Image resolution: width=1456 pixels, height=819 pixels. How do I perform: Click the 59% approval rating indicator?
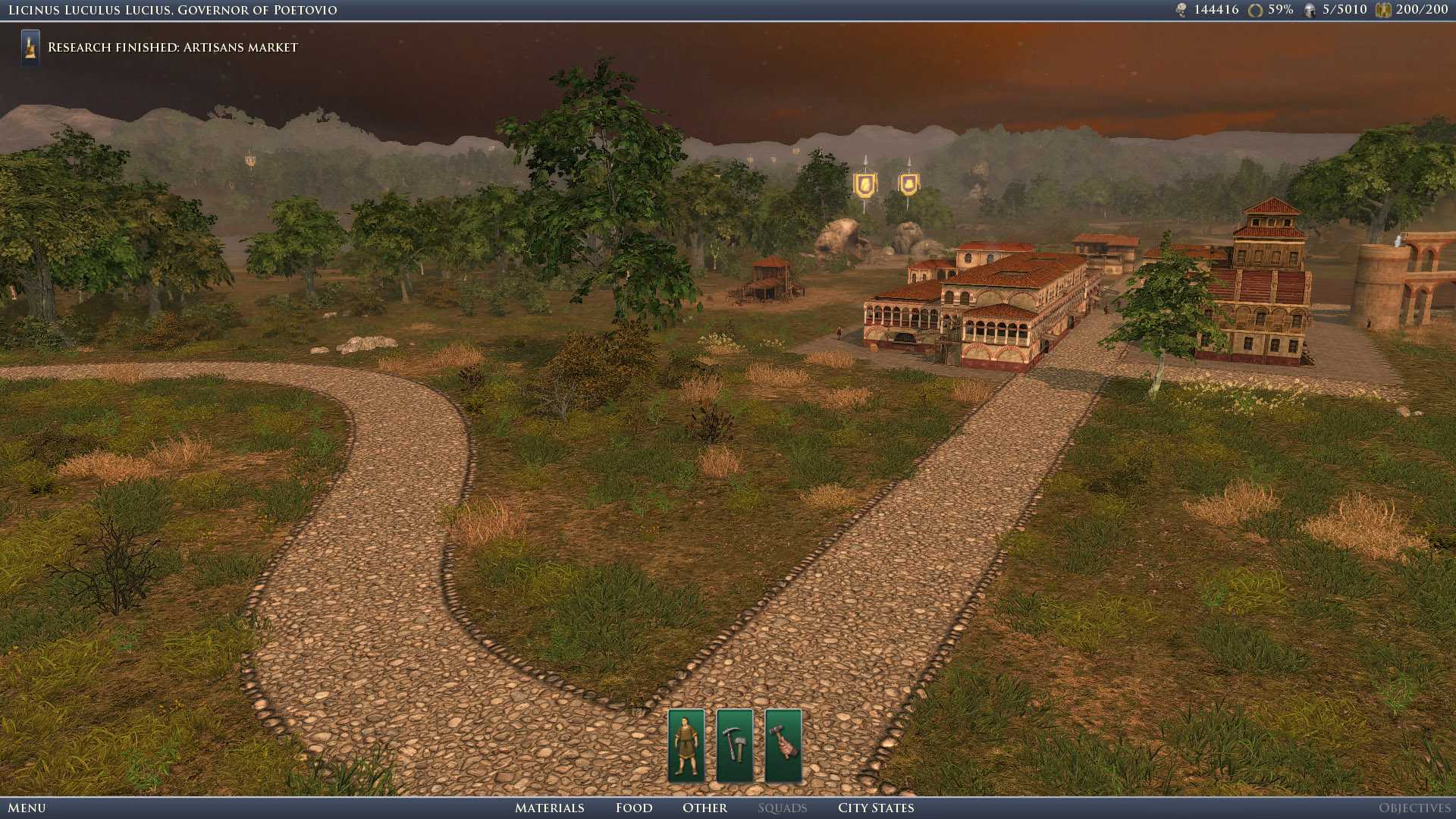click(x=1279, y=10)
